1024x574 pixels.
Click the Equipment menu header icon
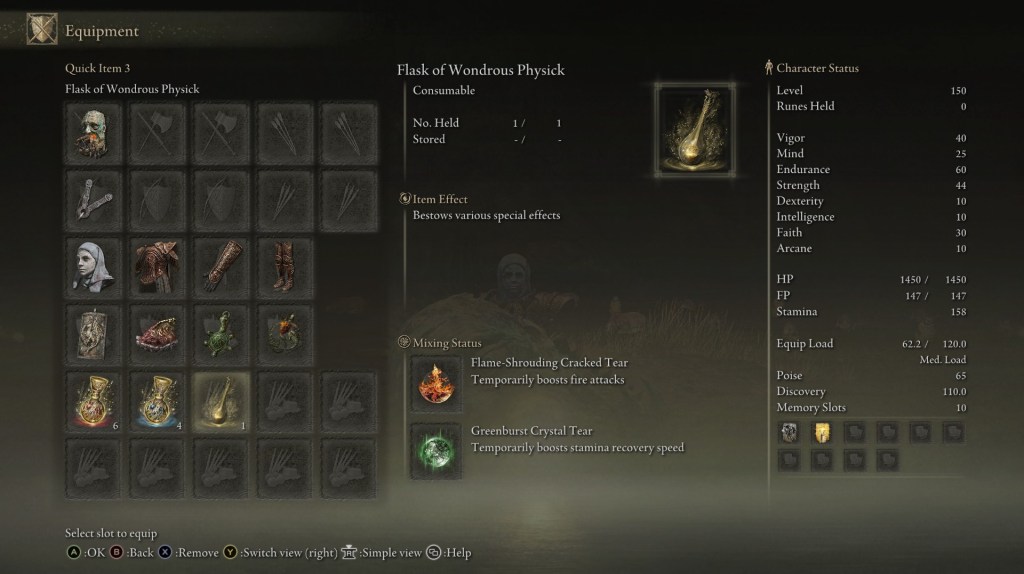[x=41, y=30]
